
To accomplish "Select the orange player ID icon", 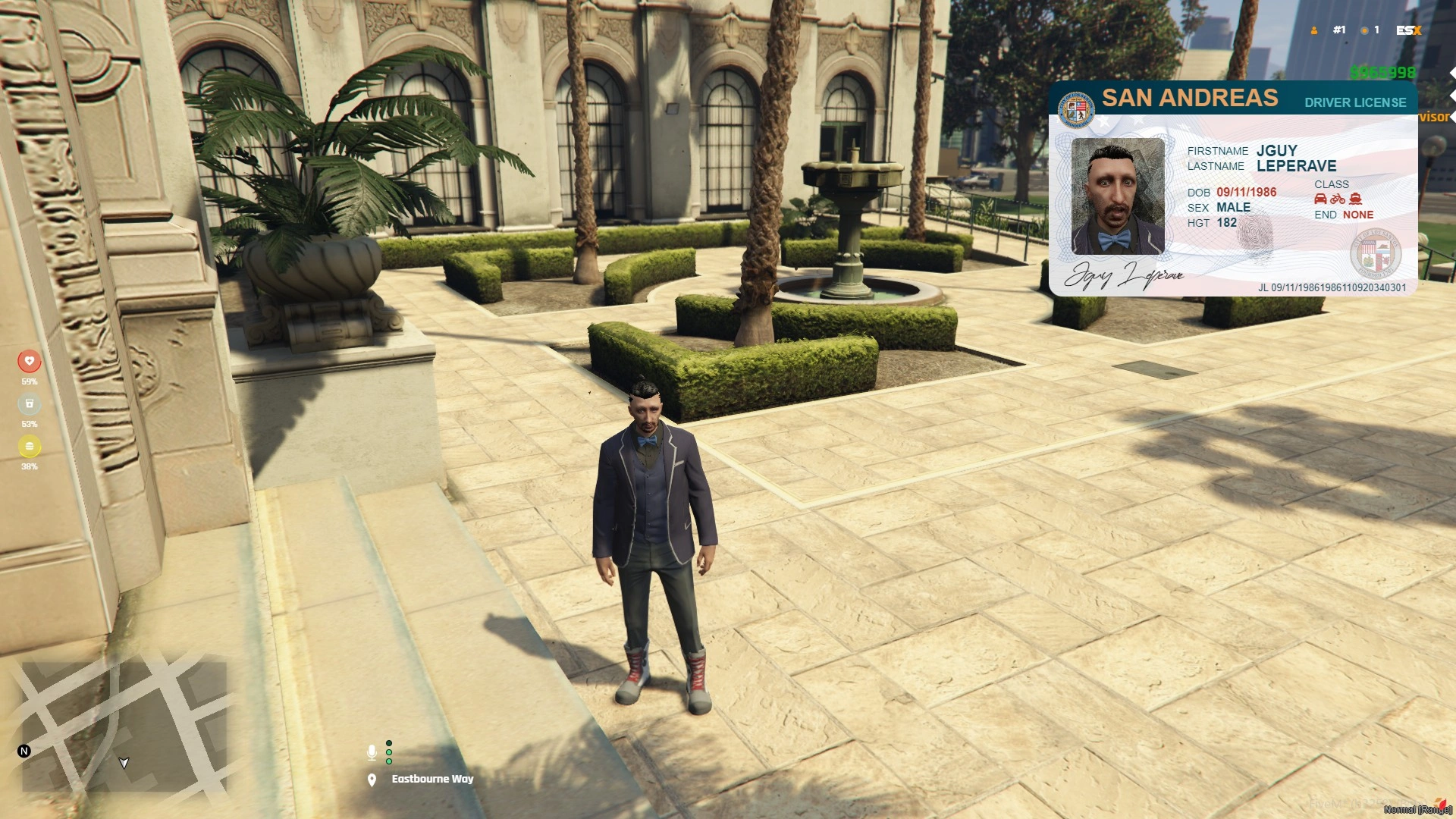I will (x=1314, y=30).
